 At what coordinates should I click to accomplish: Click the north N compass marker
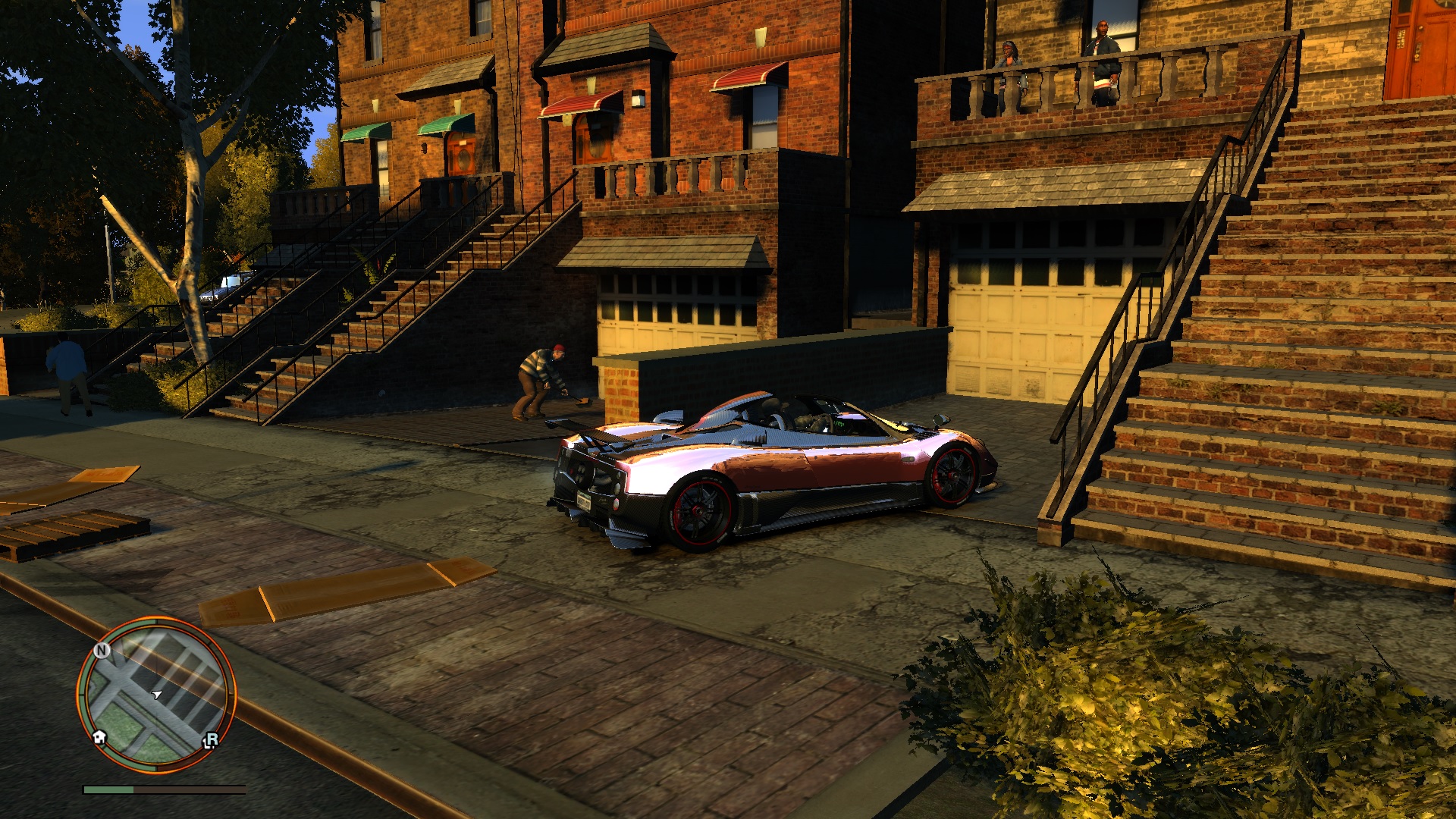point(102,651)
